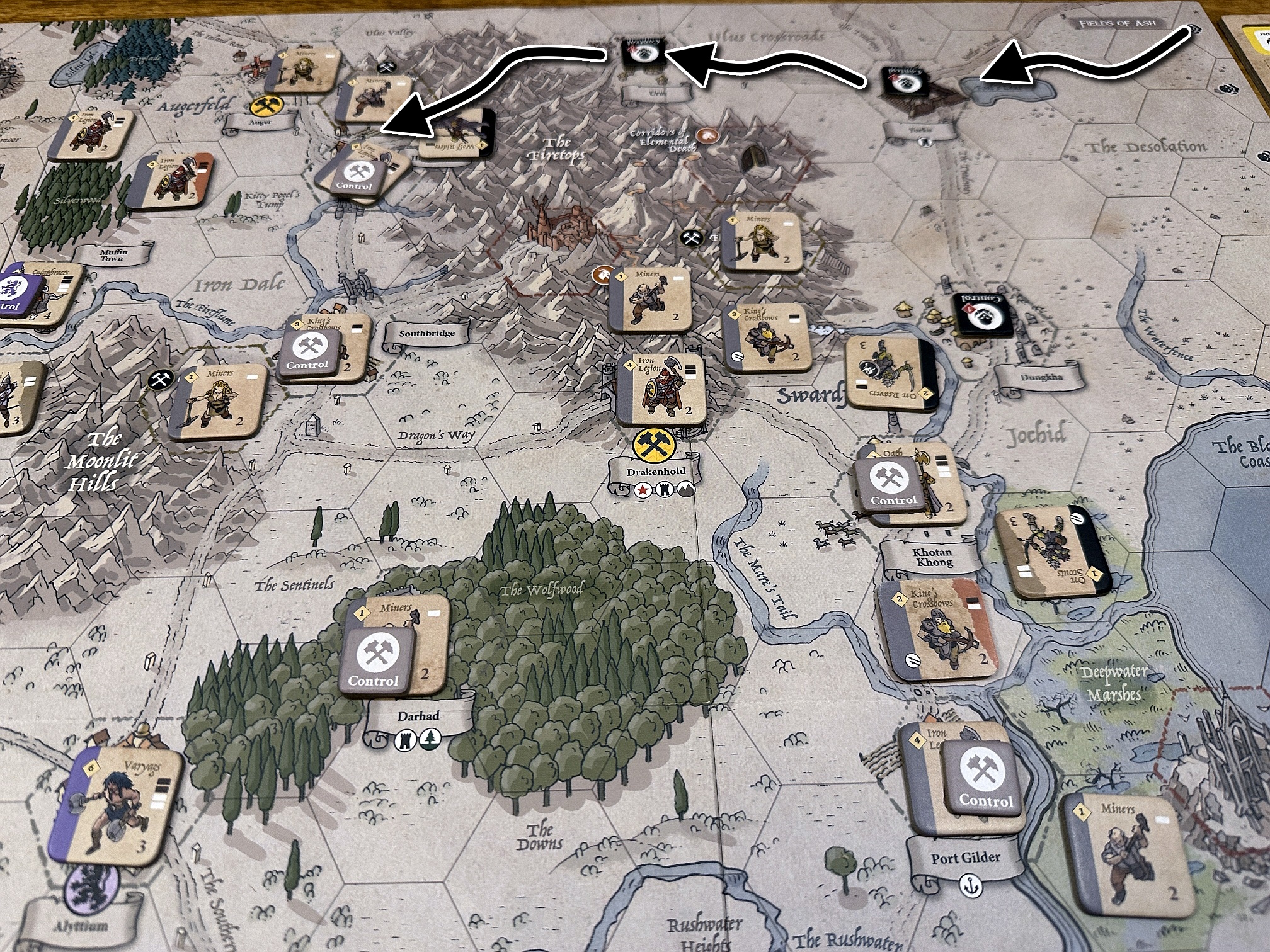The height and width of the screenshot is (952, 1270).
Task: Select the Orc Scouts unit tile
Action: (x=1051, y=552)
